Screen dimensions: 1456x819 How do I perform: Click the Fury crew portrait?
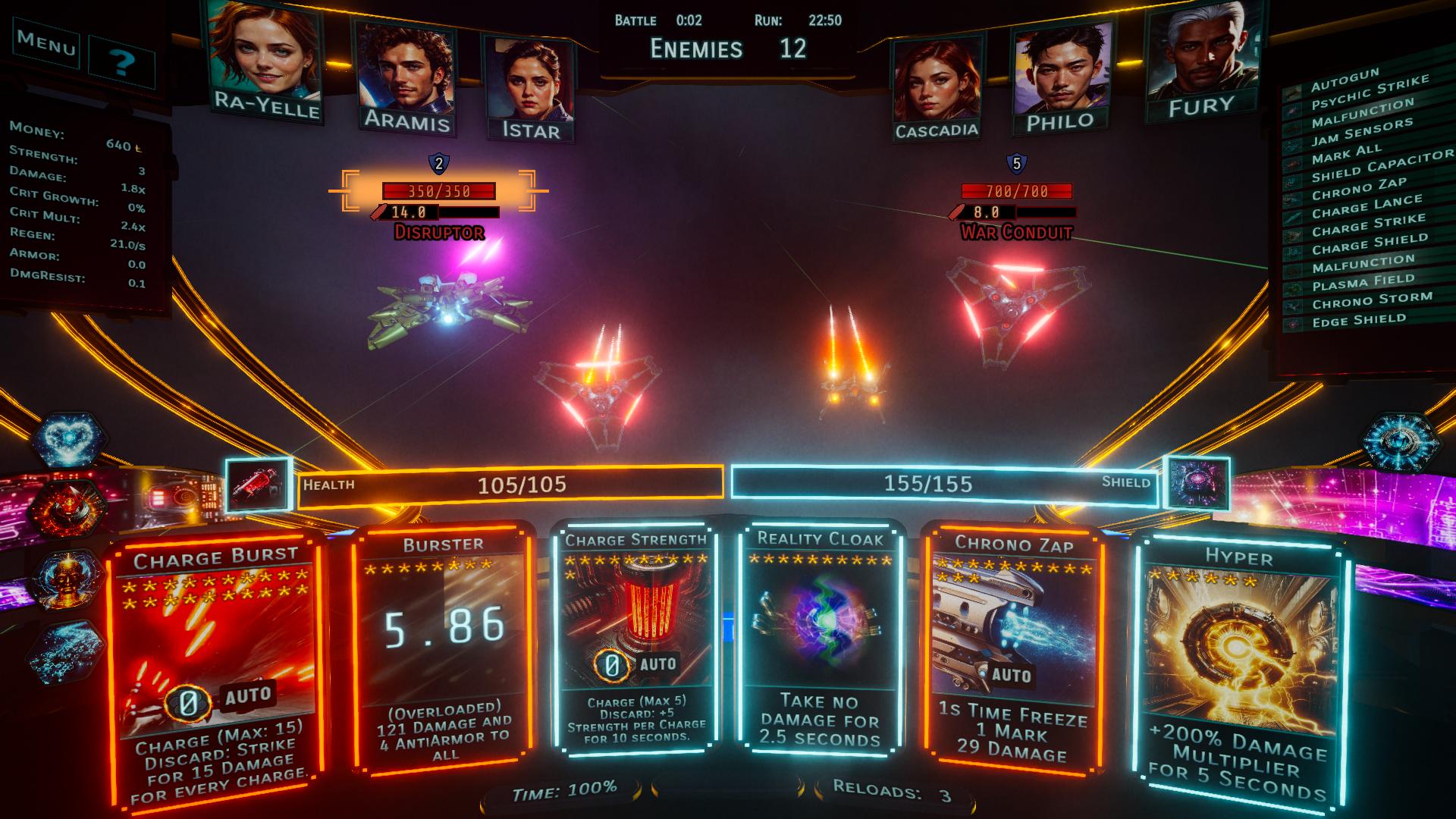click(x=1201, y=61)
